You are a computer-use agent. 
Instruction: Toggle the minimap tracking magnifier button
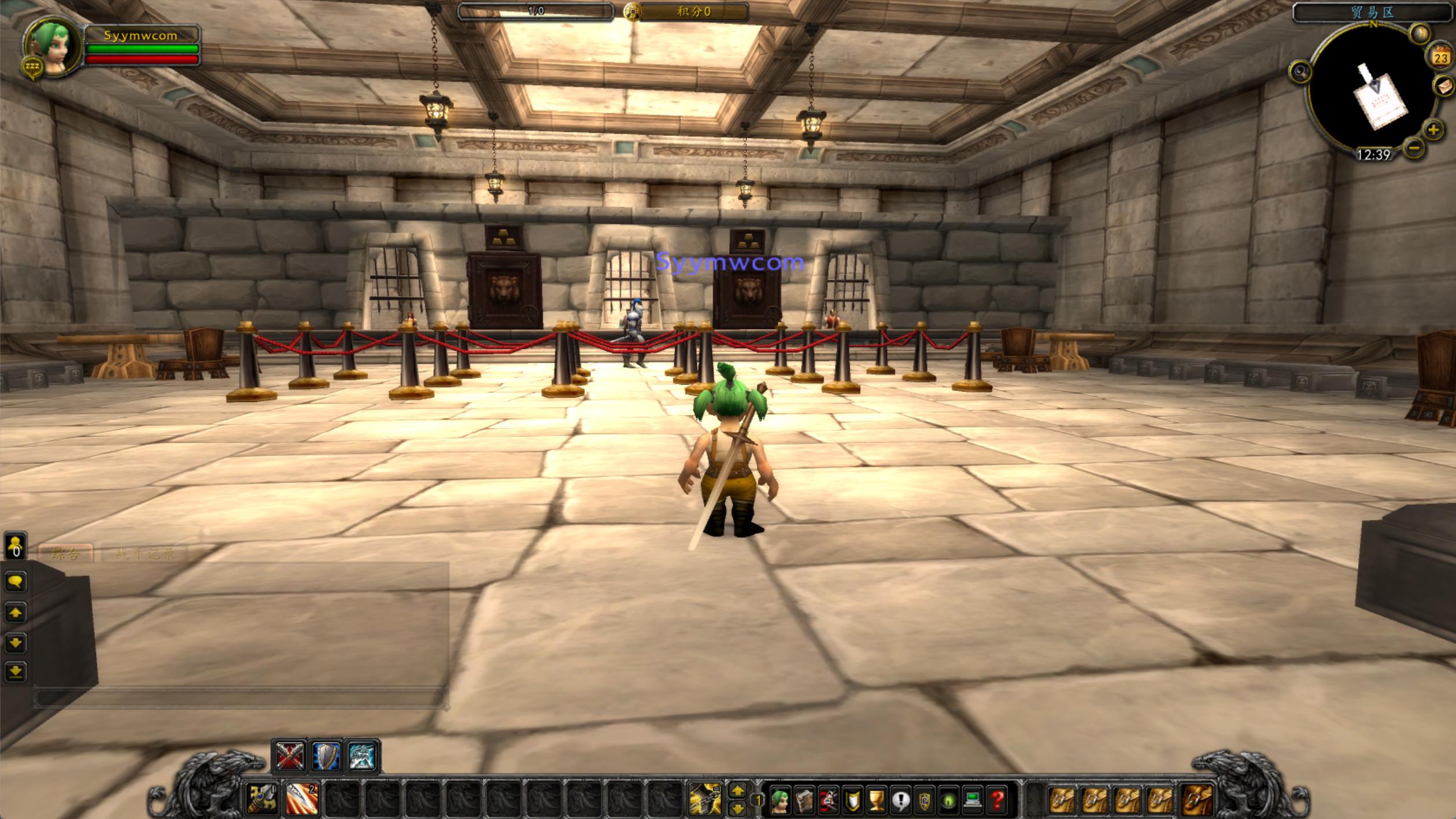[x=1300, y=72]
